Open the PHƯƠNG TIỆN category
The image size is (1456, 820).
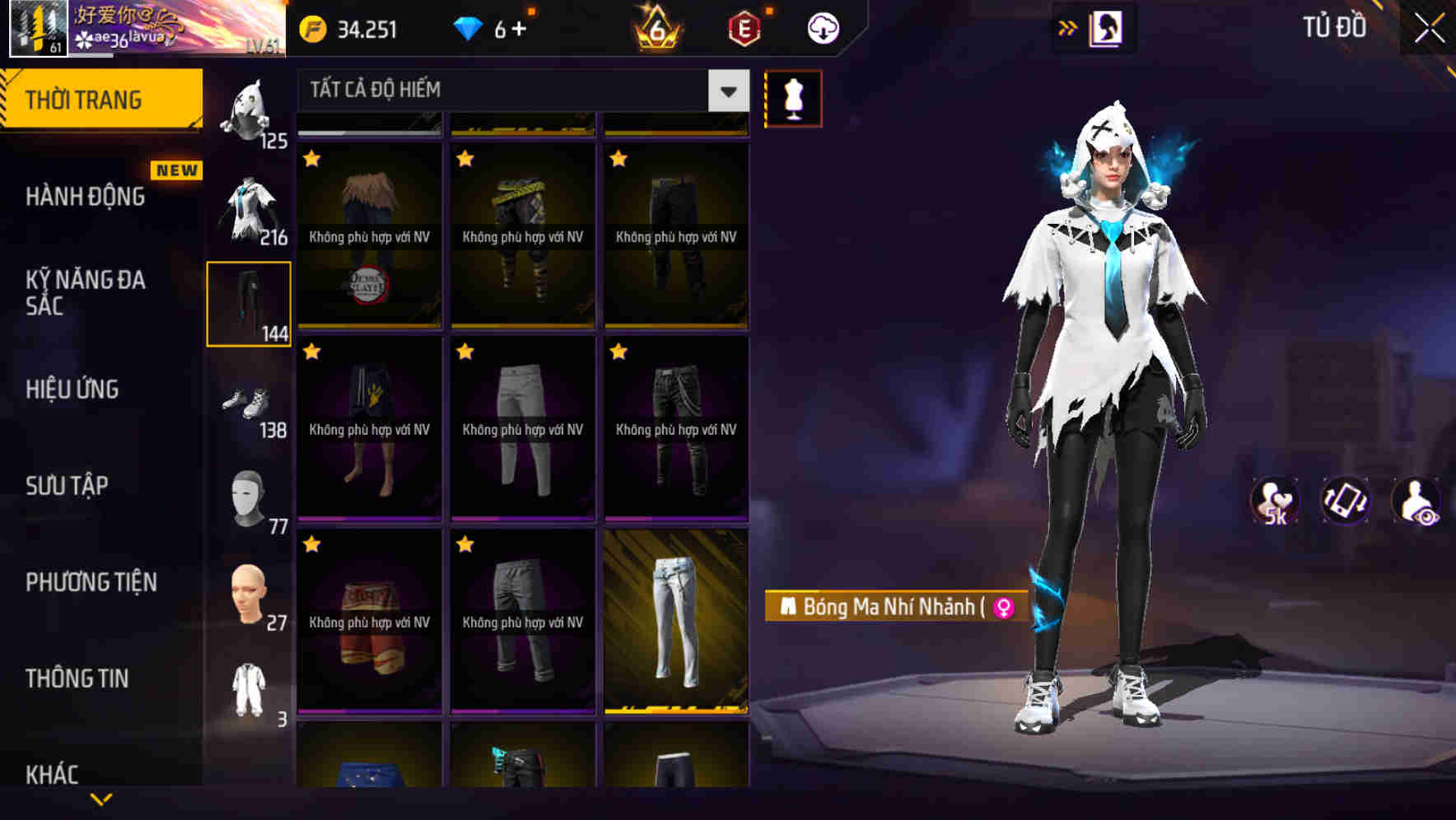[x=91, y=583]
